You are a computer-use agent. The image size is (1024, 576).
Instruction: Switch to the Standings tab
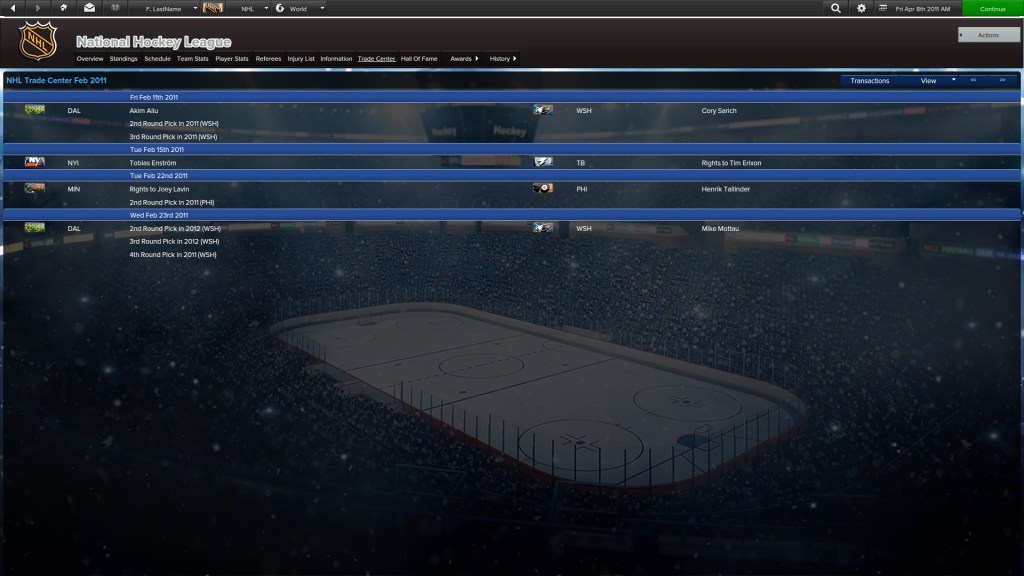point(124,59)
